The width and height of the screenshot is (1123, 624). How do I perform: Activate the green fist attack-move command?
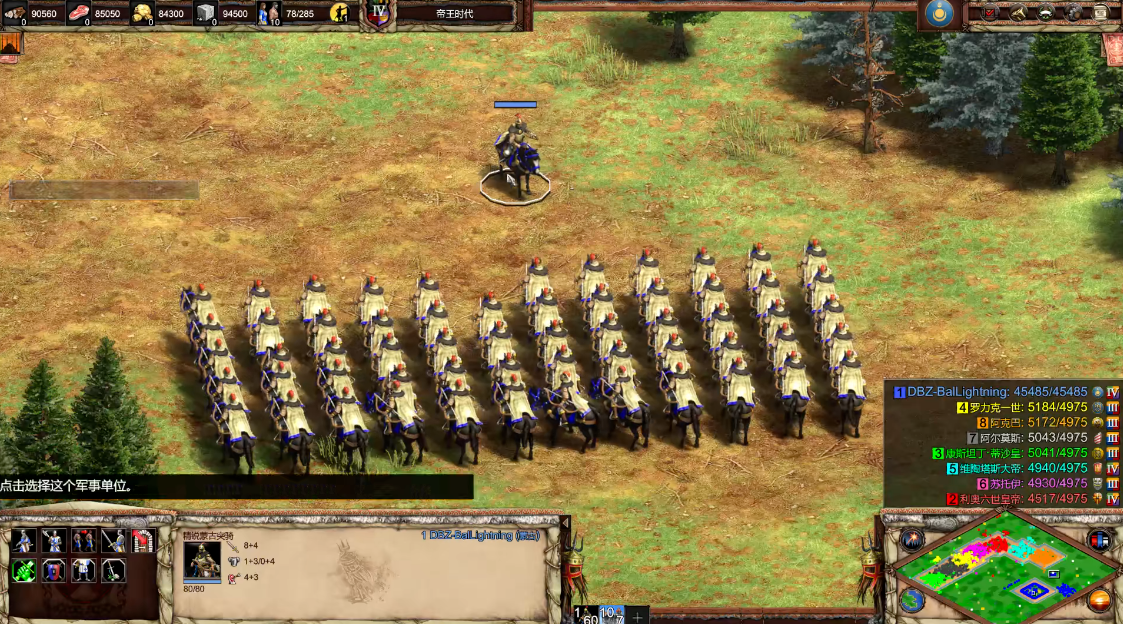tap(24, 571)
